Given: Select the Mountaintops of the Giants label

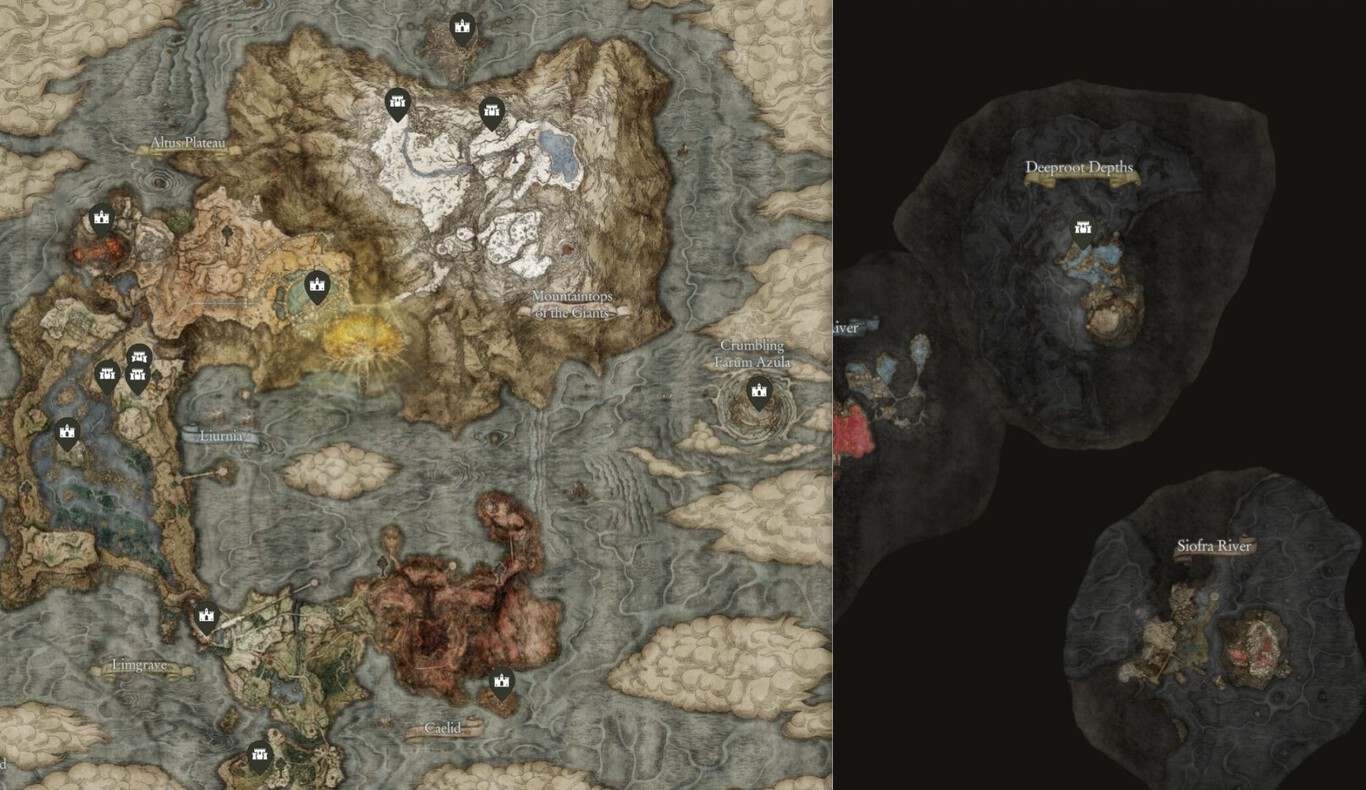Looking at the screenshot, I should pyautogui.click(x=573, y=303).
